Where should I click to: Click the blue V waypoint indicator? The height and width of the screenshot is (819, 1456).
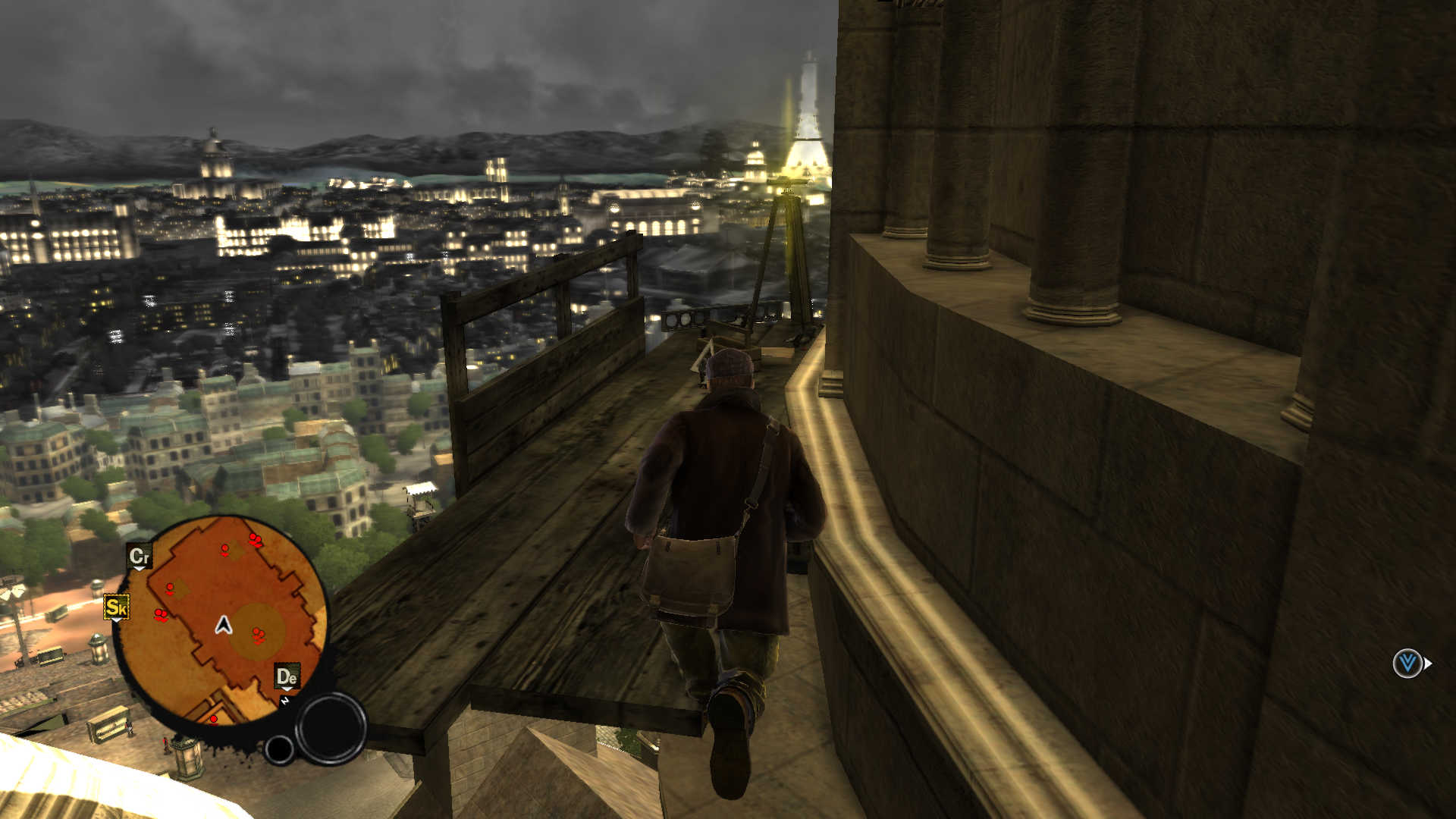tap(1407, 664)
